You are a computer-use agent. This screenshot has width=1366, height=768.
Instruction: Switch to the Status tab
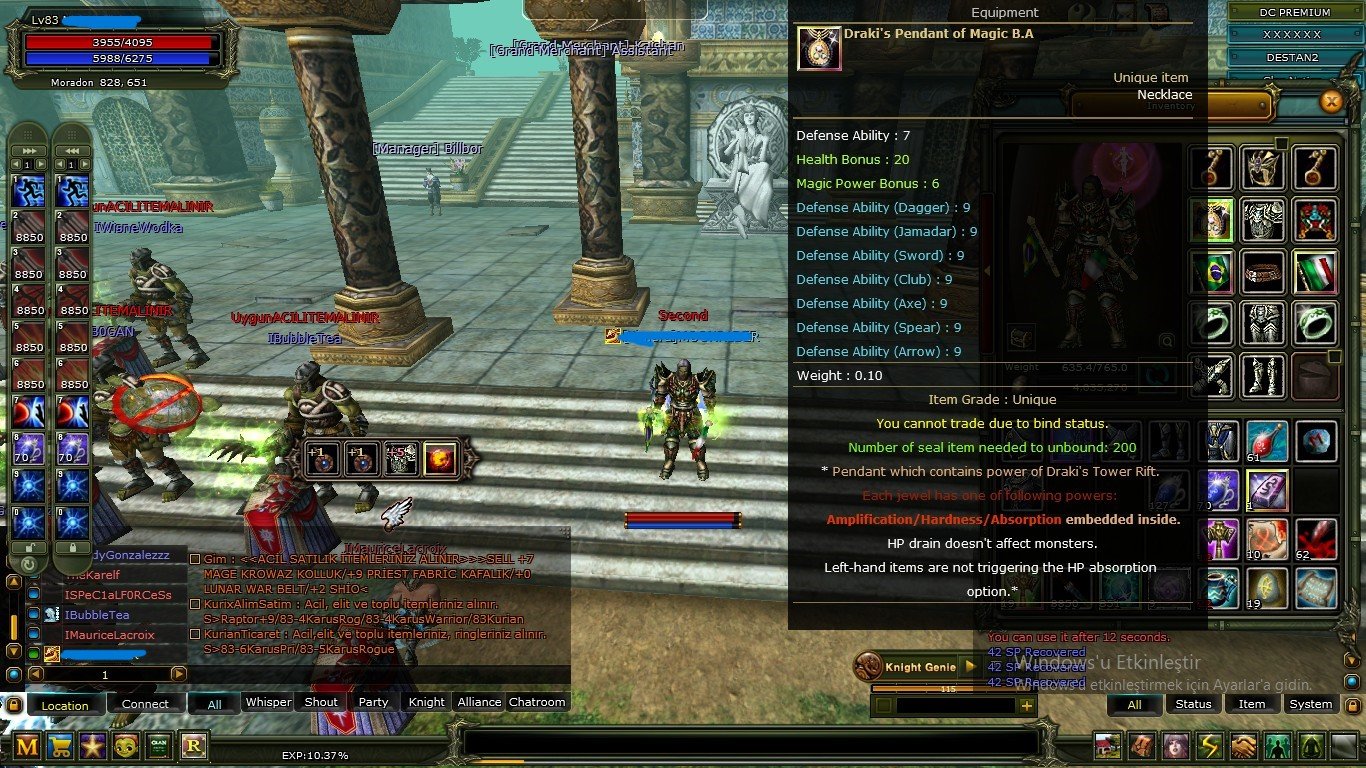click(x=1196, y=704)
